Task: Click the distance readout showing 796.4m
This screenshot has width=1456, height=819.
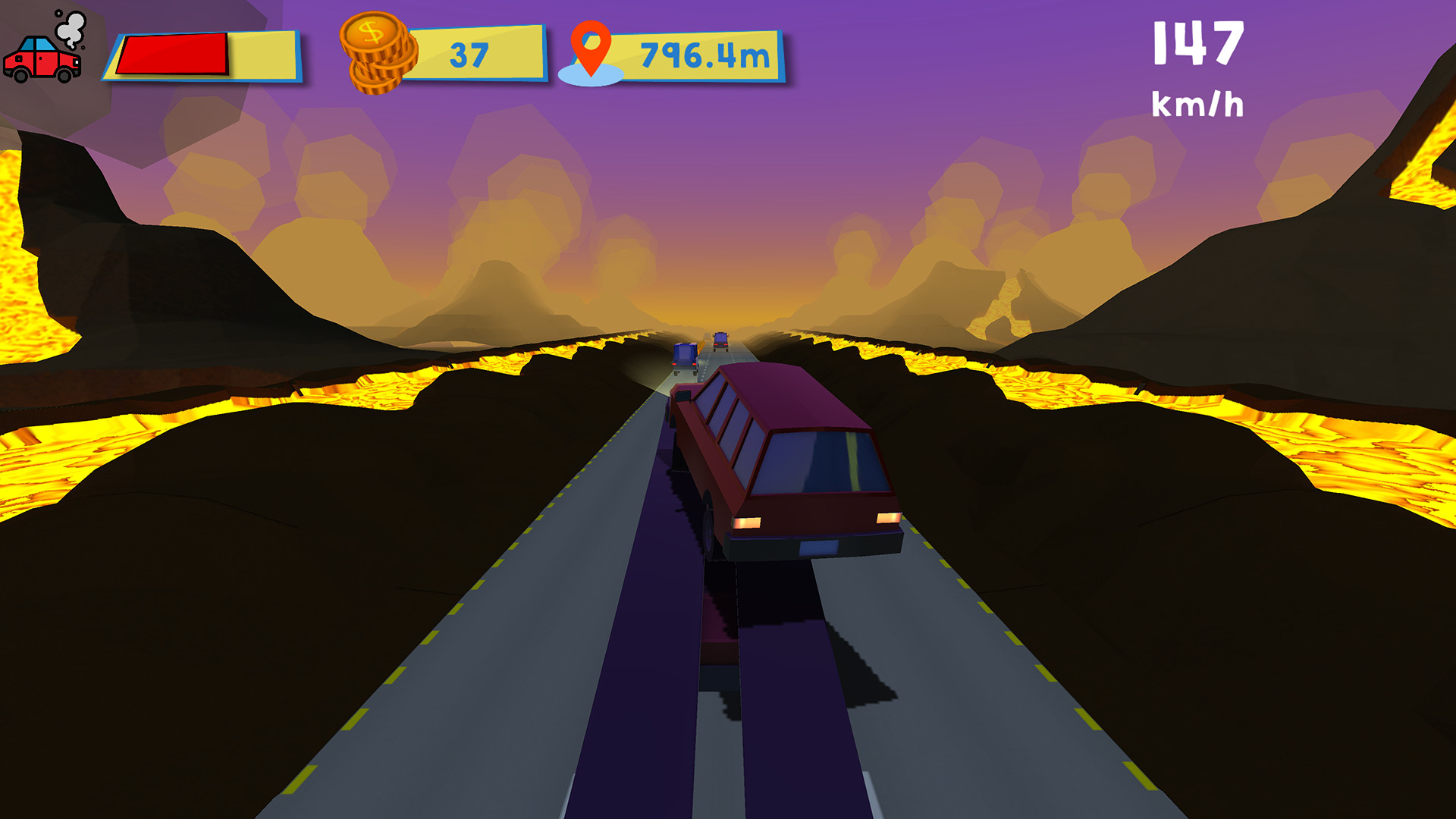Action: pos(705,53)
